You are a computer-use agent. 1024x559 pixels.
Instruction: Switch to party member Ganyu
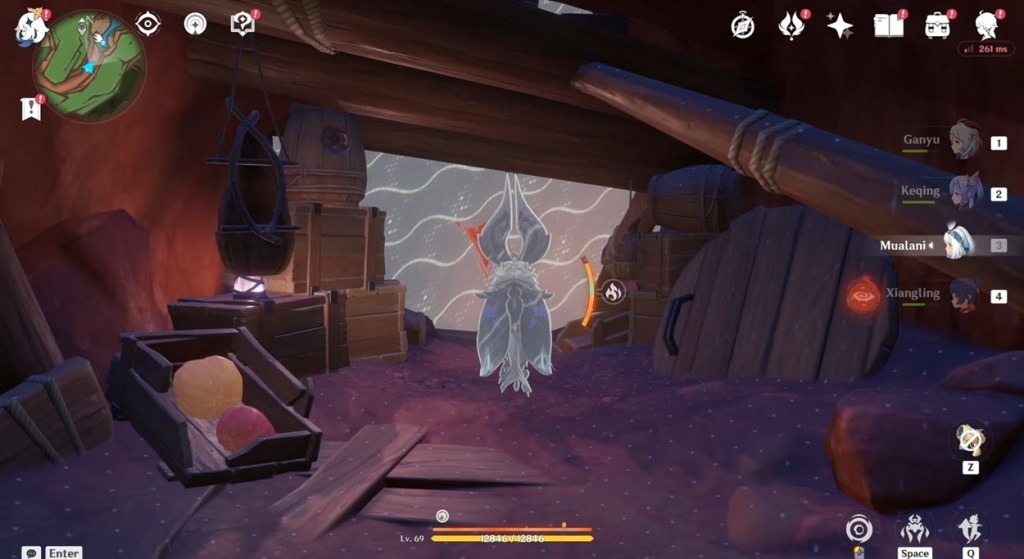point(964,142)
